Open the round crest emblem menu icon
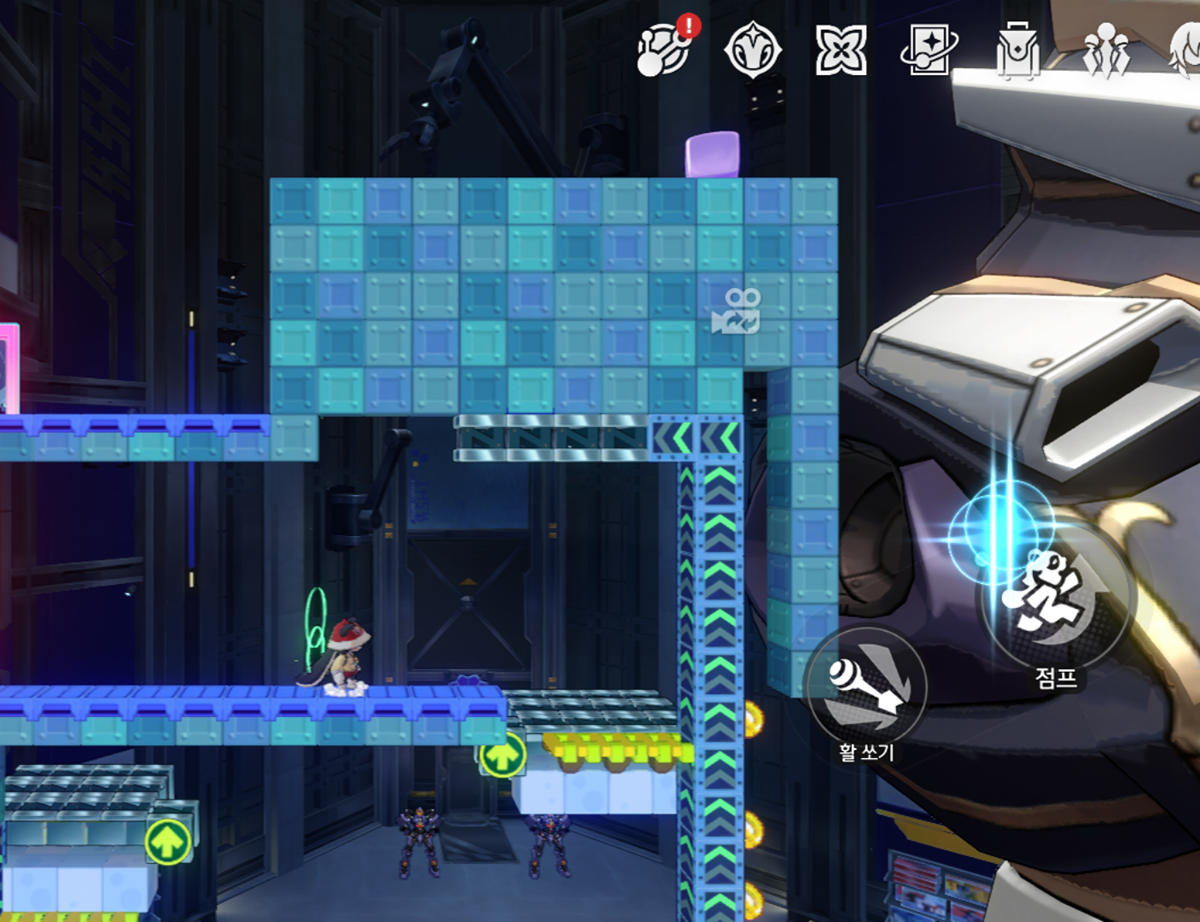The image size is (1200, 922). (748, 50)
